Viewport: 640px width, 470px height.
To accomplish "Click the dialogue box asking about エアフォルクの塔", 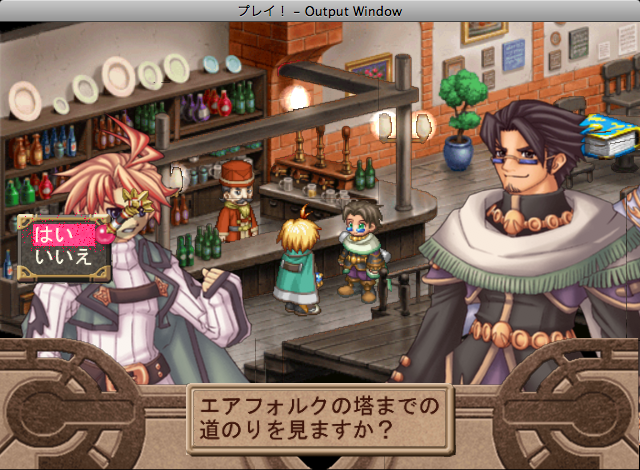I will (x=320, y=423).
